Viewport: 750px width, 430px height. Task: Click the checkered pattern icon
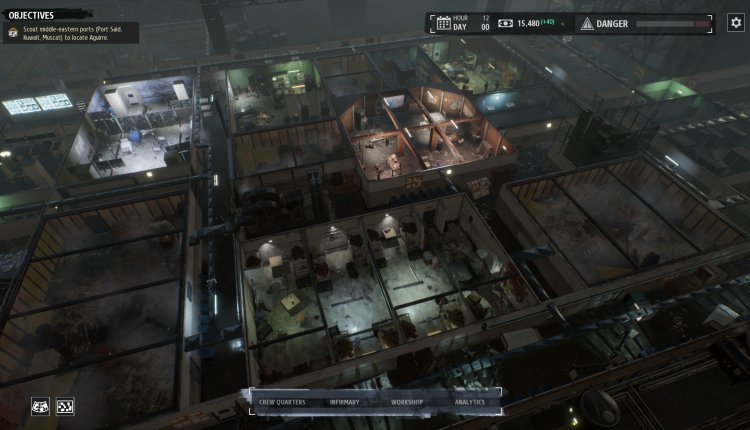(65, 406)
